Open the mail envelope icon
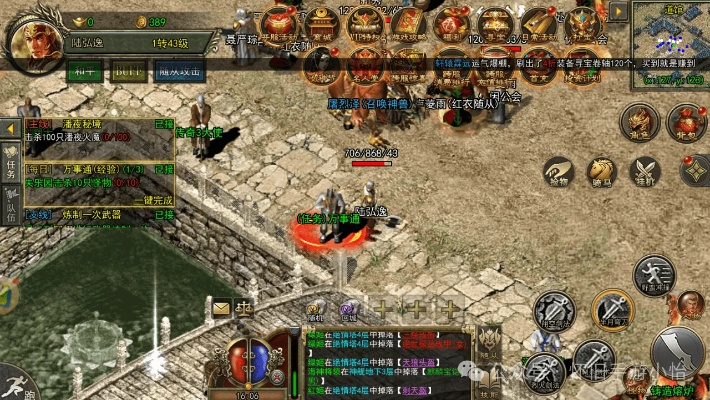Image resolution: width=710 pixels, height=400 pixels. coord(221,308)
